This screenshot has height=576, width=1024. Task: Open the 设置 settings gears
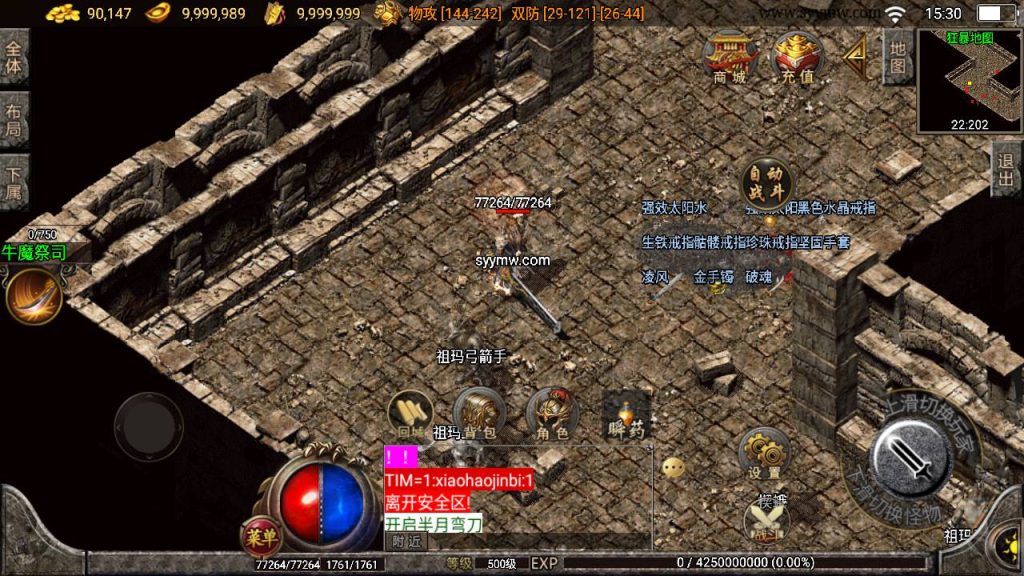(765, 453)
